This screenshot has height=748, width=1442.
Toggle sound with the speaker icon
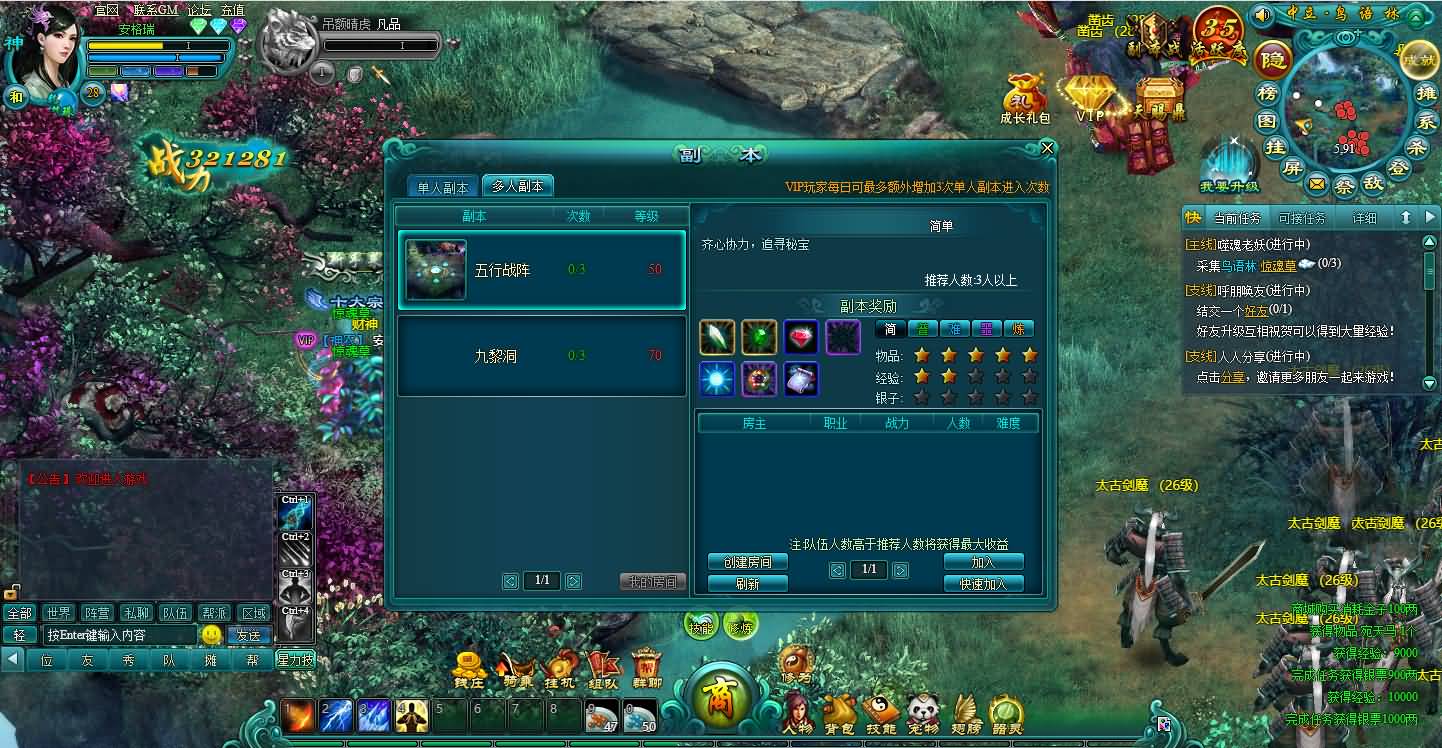[x=1263, y=15]
